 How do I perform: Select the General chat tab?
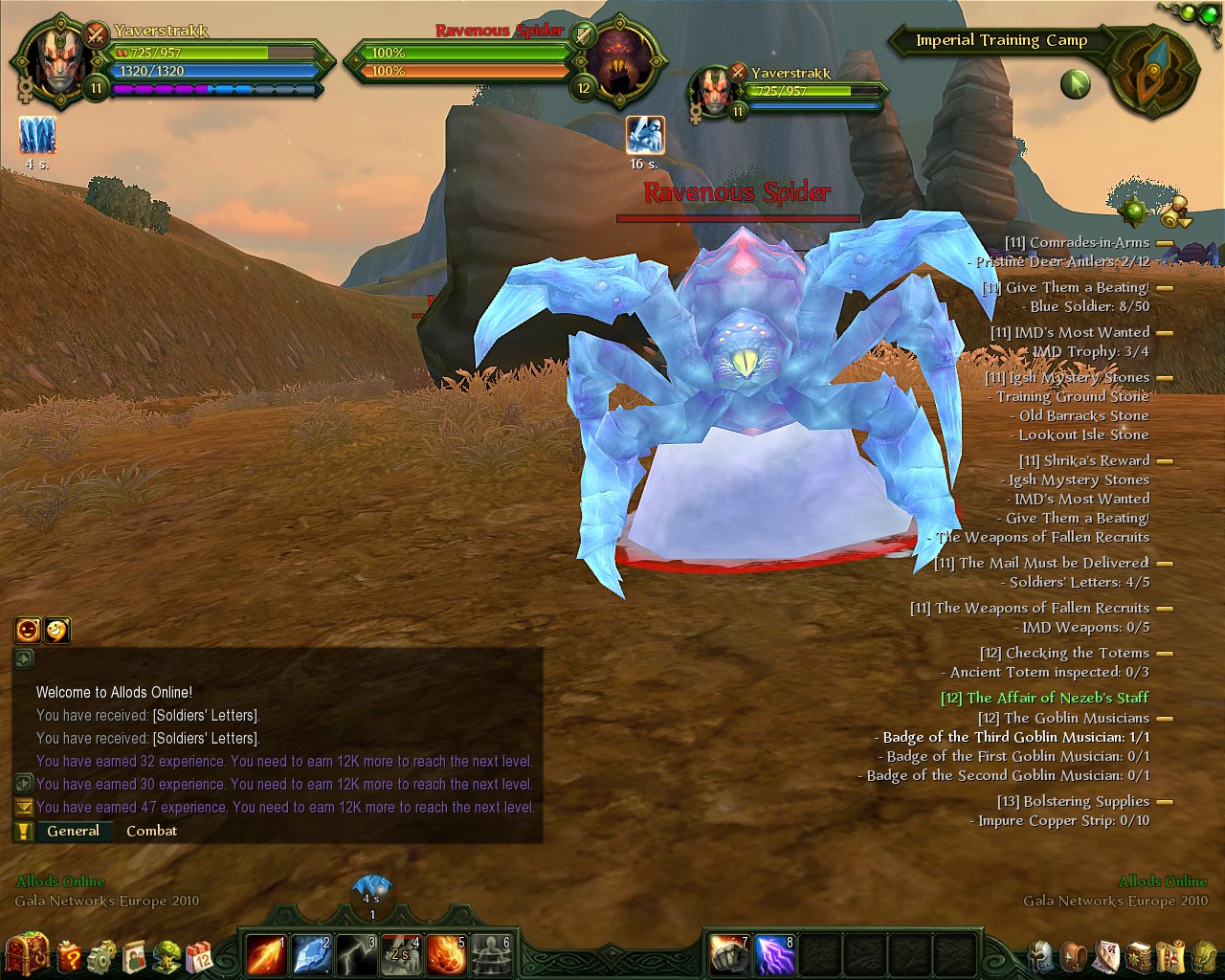coord(73,831)
